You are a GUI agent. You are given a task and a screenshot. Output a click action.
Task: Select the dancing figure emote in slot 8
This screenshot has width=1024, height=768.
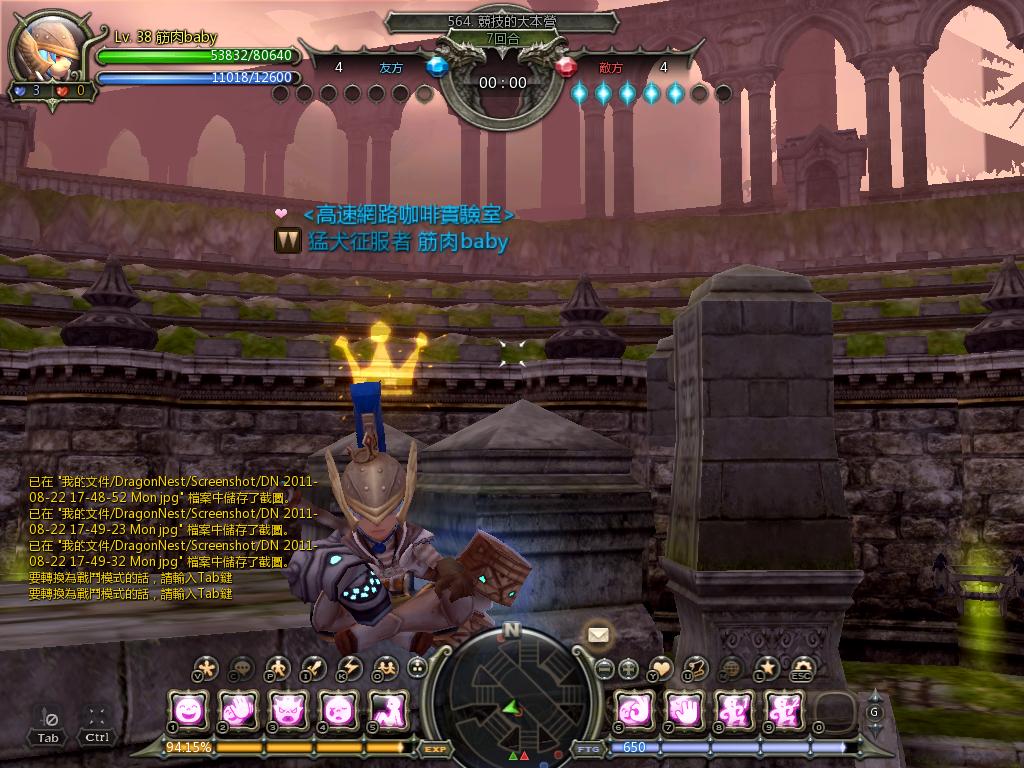(x=734, y=710)
